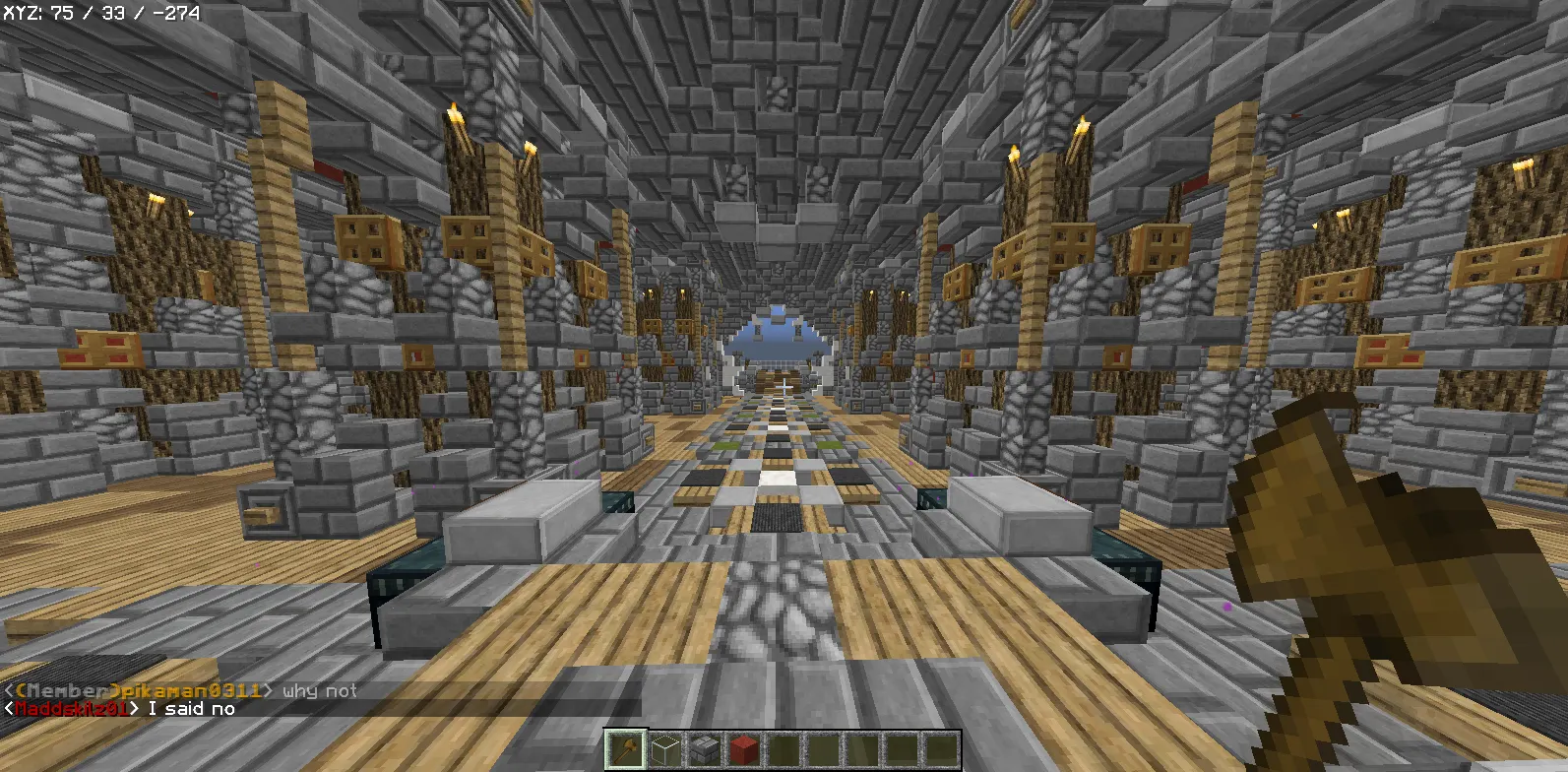
Task: Click the "I said no" chat message
Action: (x=192, y=709)
